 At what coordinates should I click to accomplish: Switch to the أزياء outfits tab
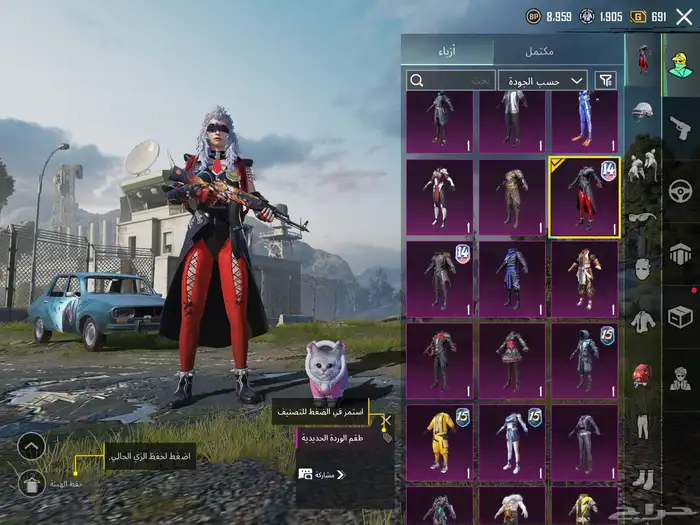(448, 51)
